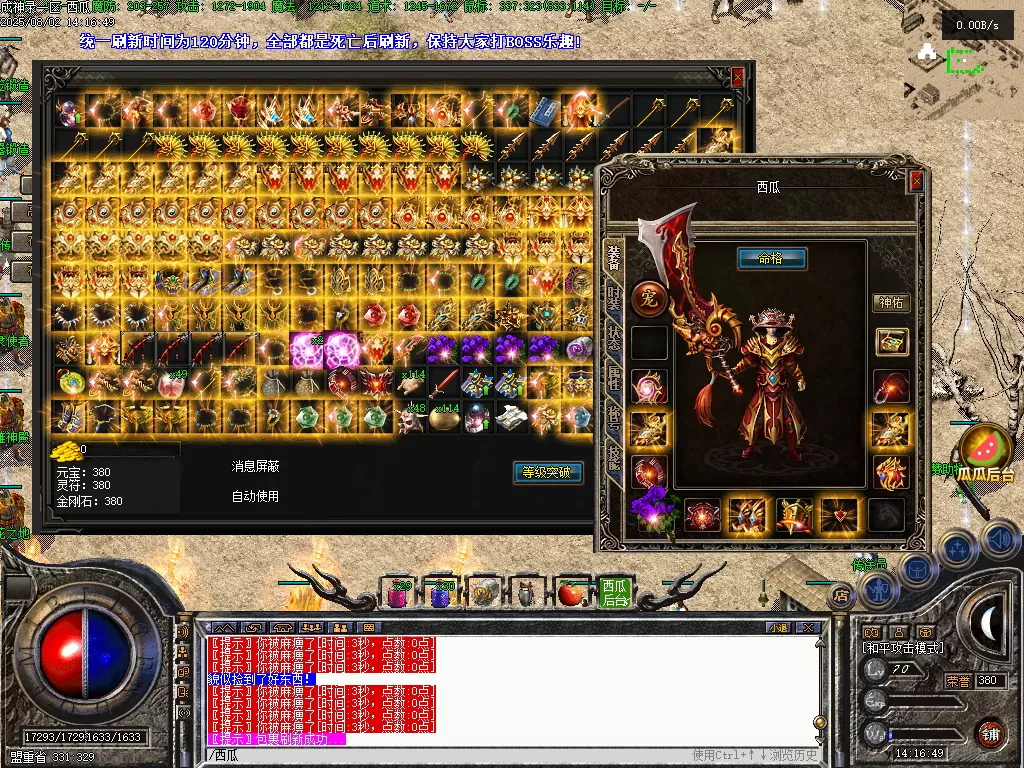The image size is (1024, 768).
Task: Open the round 铺 shop button
Action: click(x=990, y=733)
